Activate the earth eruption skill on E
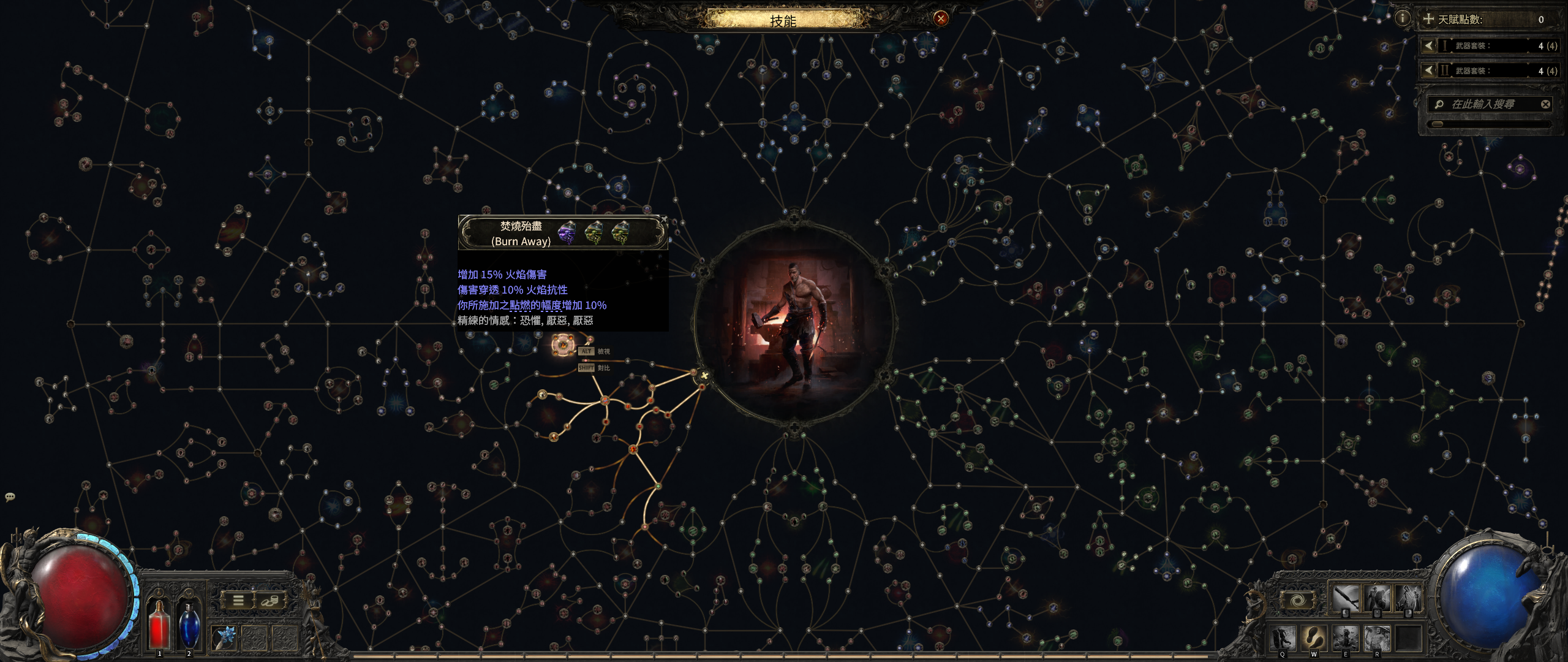The height and width of the screenshot is (662, 1568). coord(1346,637)
